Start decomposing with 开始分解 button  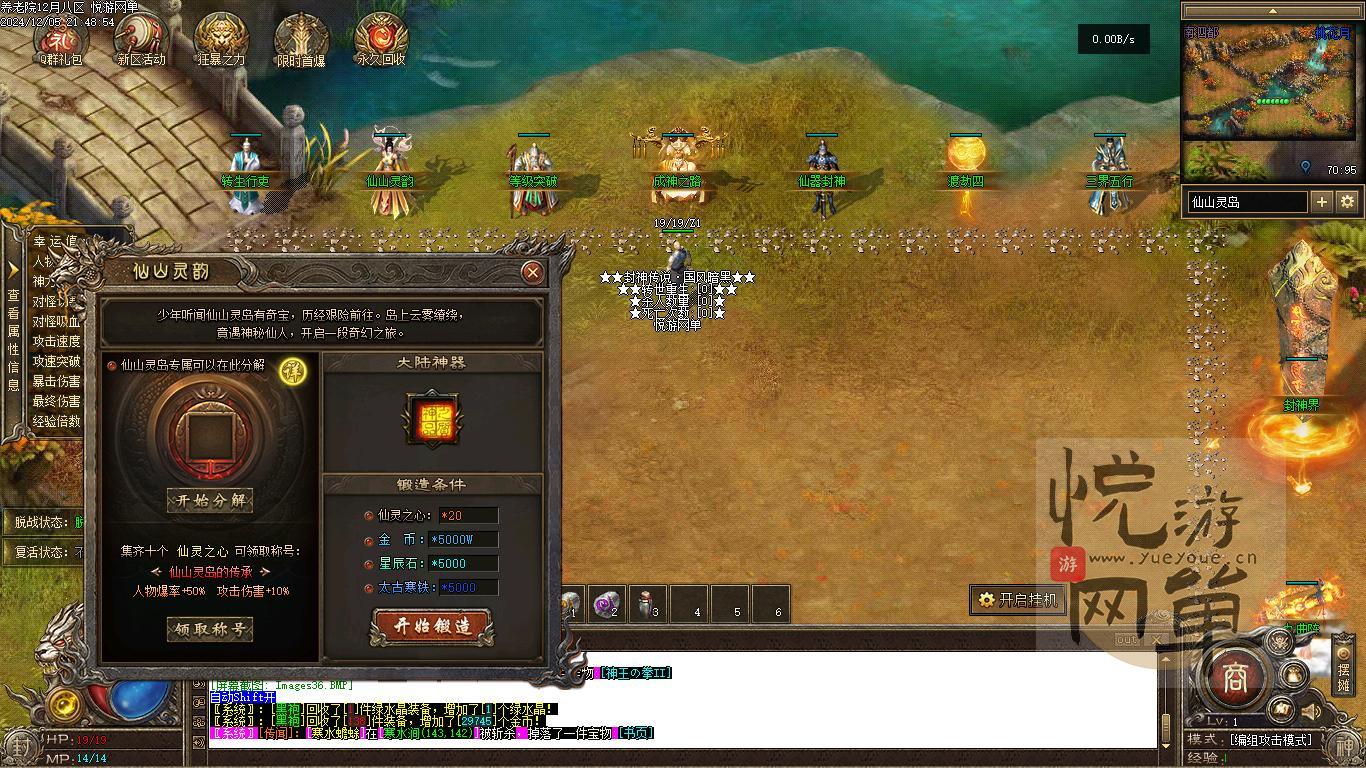tap(210, 500)
